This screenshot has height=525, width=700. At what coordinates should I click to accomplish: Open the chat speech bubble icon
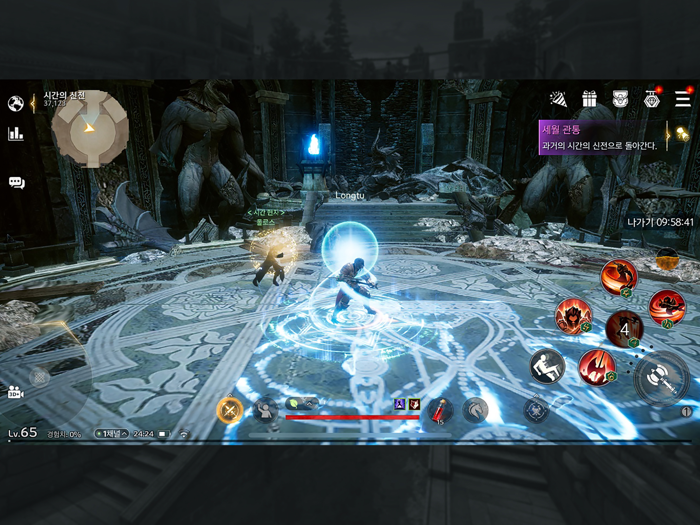(16, 182)
